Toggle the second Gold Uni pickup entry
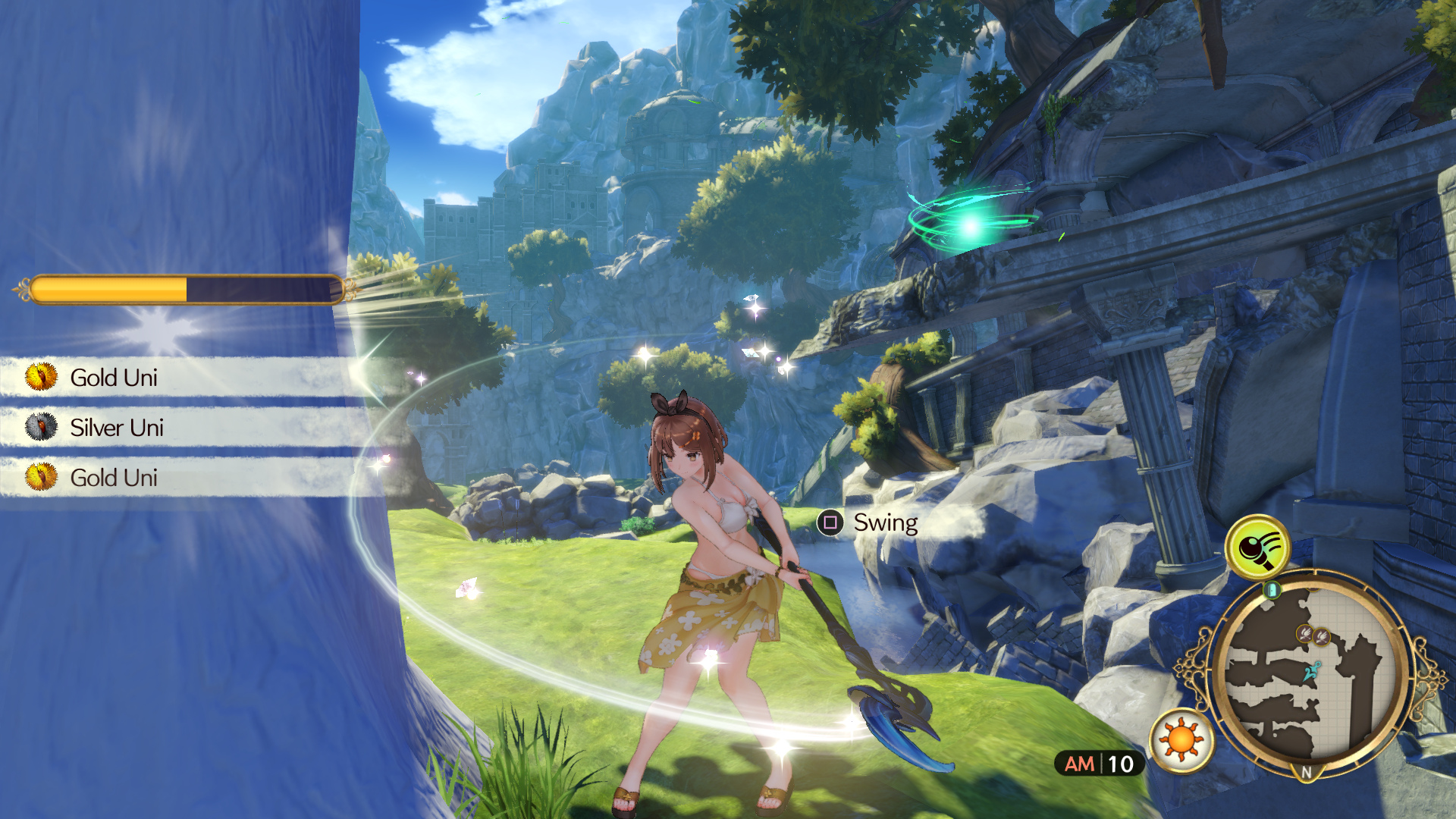This screenshot has width=1456, height=819. tap(114, 478)
